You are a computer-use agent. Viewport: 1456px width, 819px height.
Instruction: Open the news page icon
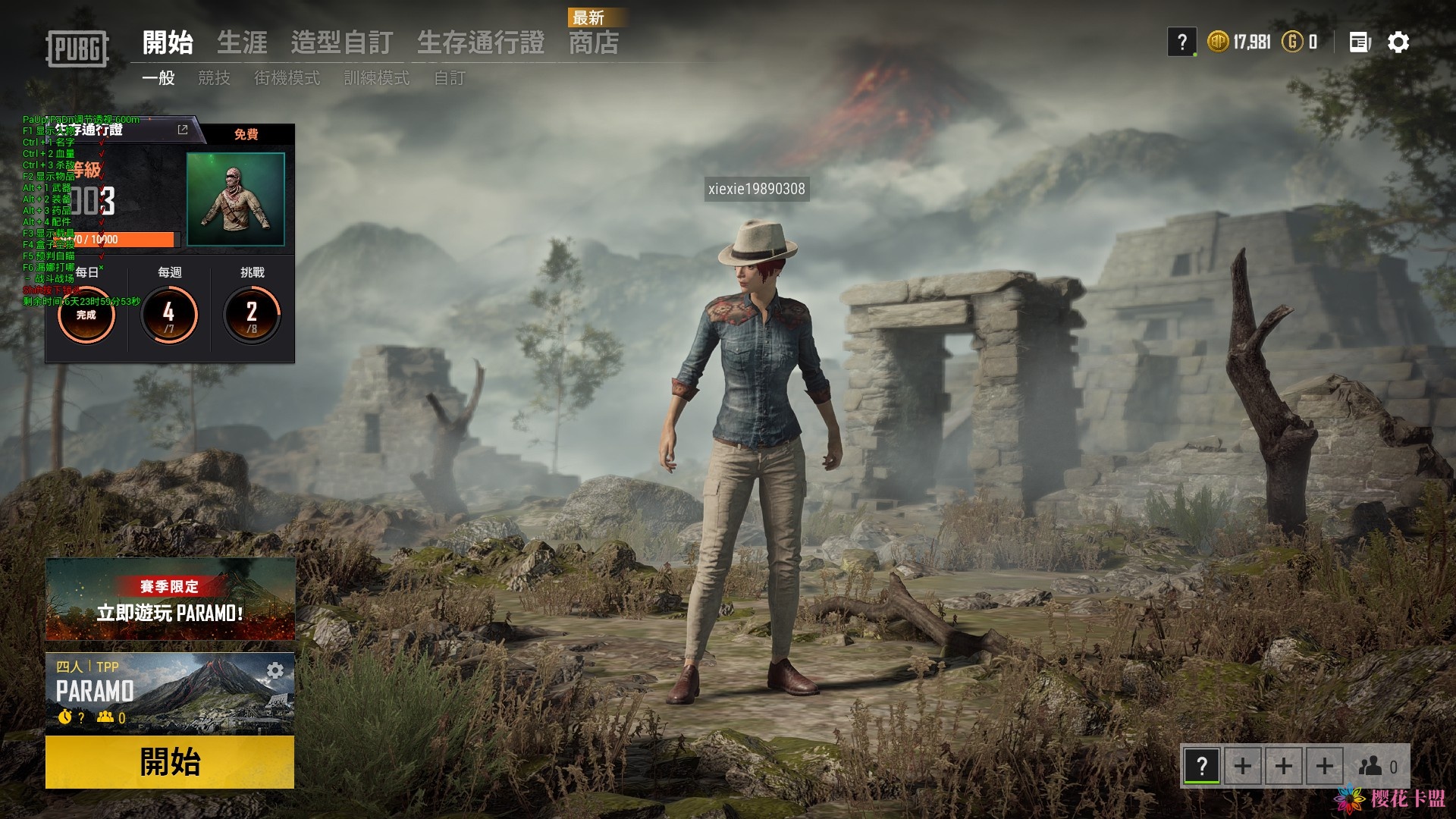click(1360, 42)
